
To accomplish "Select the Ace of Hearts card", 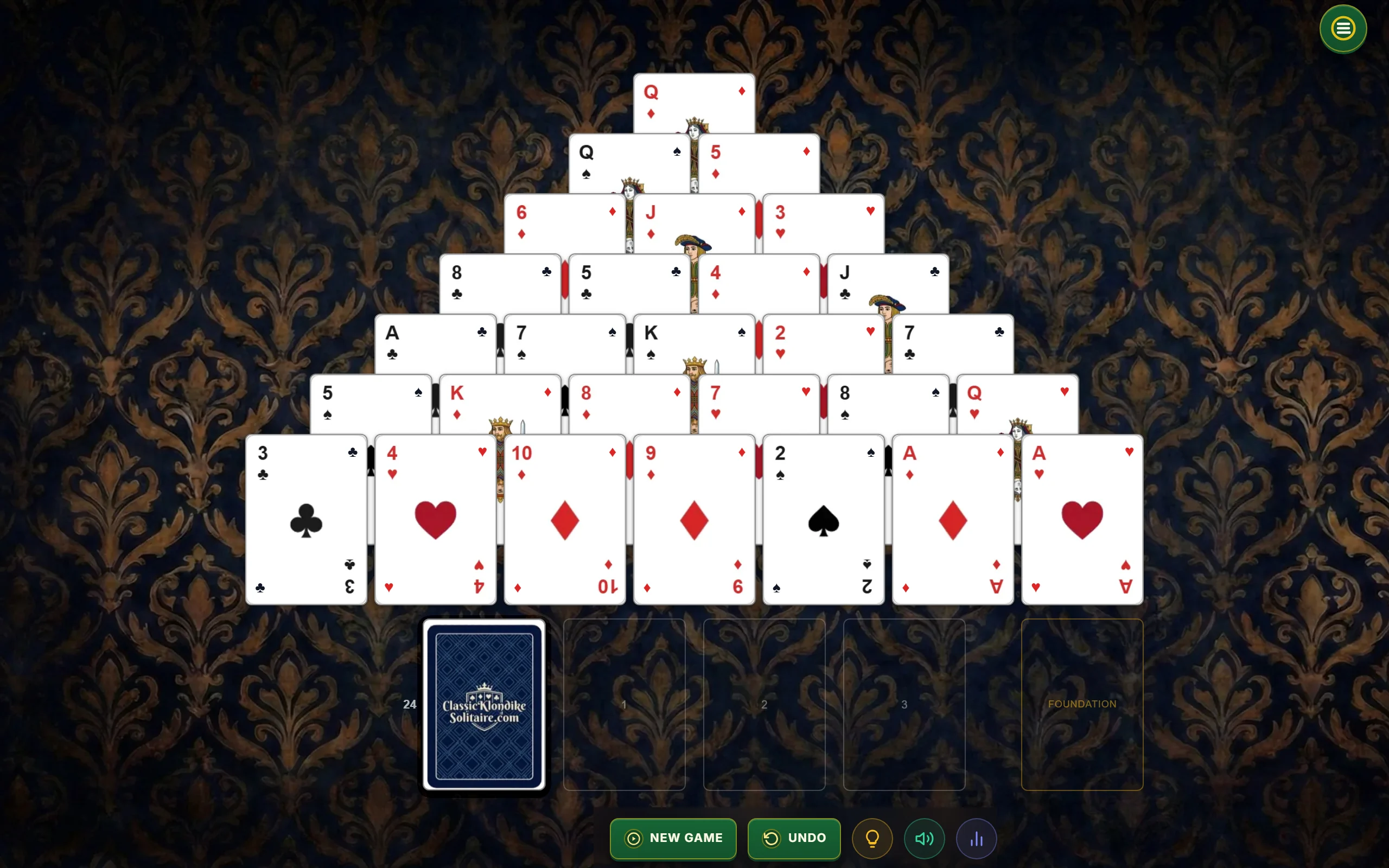I will click(1081, 520).
